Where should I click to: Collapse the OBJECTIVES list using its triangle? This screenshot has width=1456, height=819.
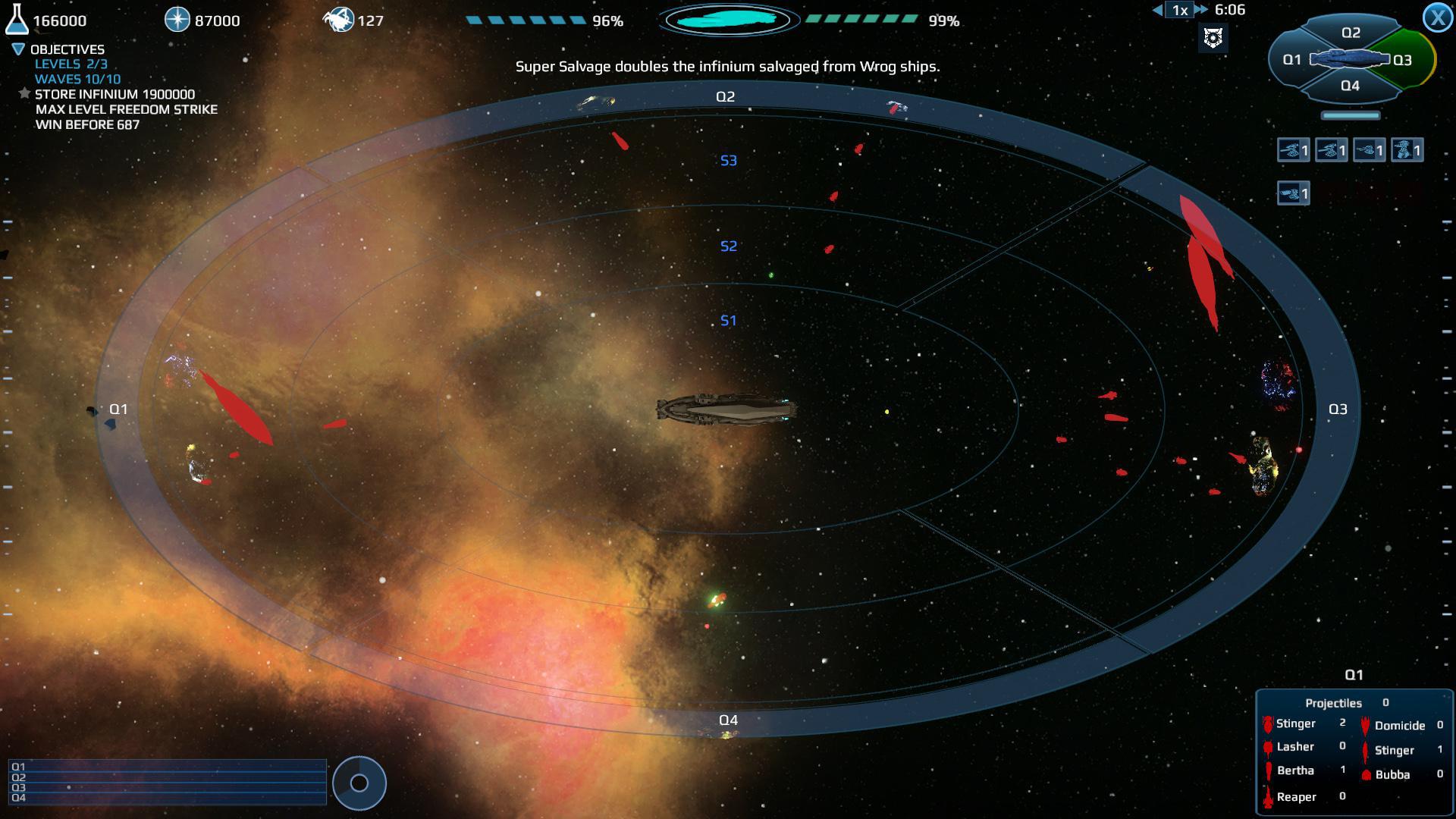pos(17,49)
